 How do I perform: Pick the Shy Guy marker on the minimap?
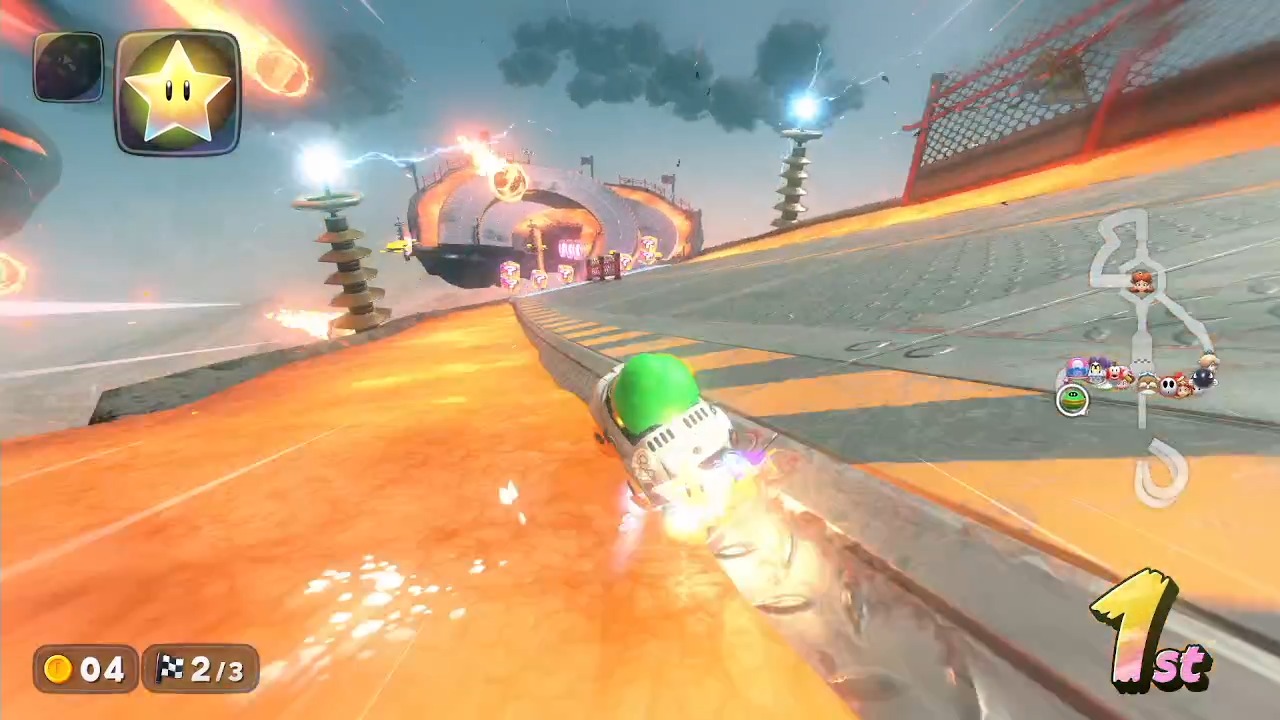click(1168, 384)
